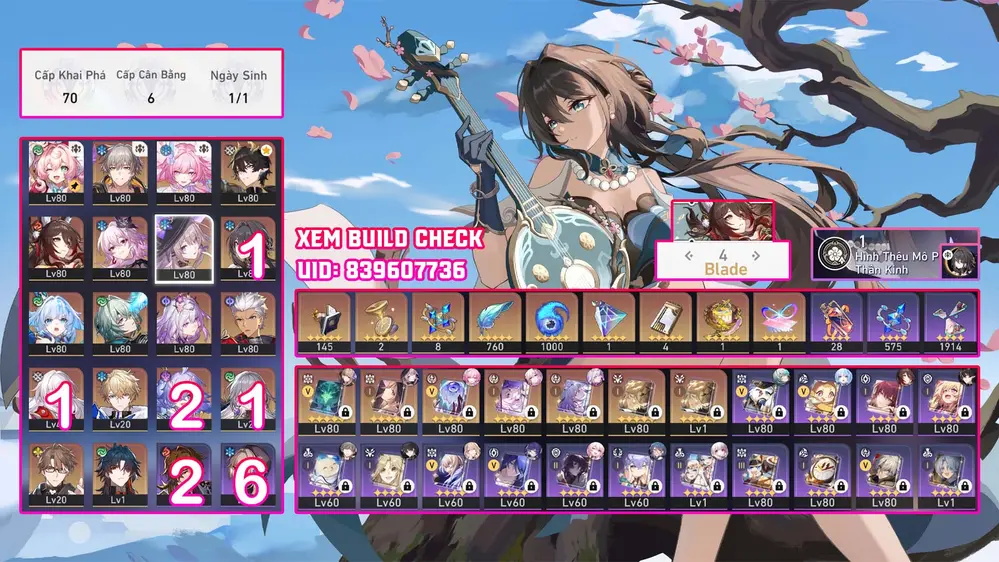Choose the blue swirl orb showing 1000
The image size is (999, 562).
click(x=552, y=322)
